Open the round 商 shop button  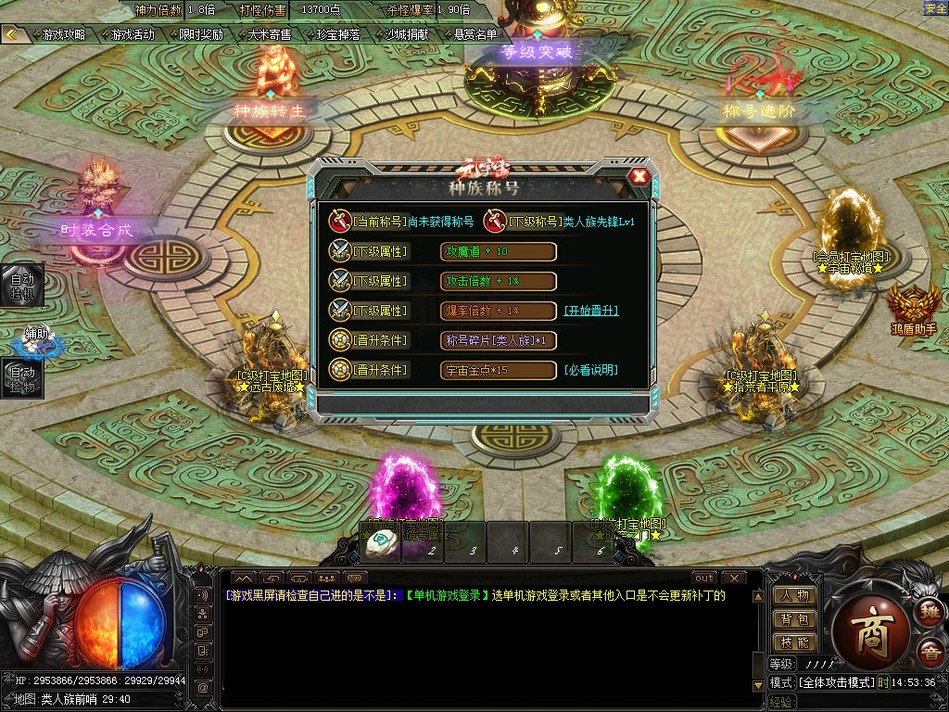click(870, 628)
